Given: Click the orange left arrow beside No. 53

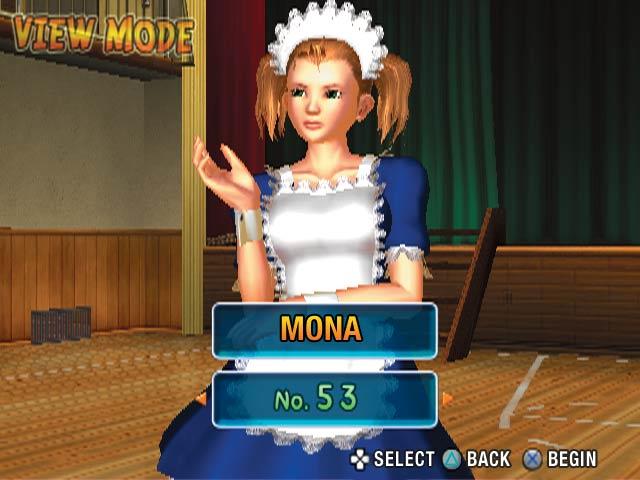Looking at the screenshot, I should [x=204, y=399].
